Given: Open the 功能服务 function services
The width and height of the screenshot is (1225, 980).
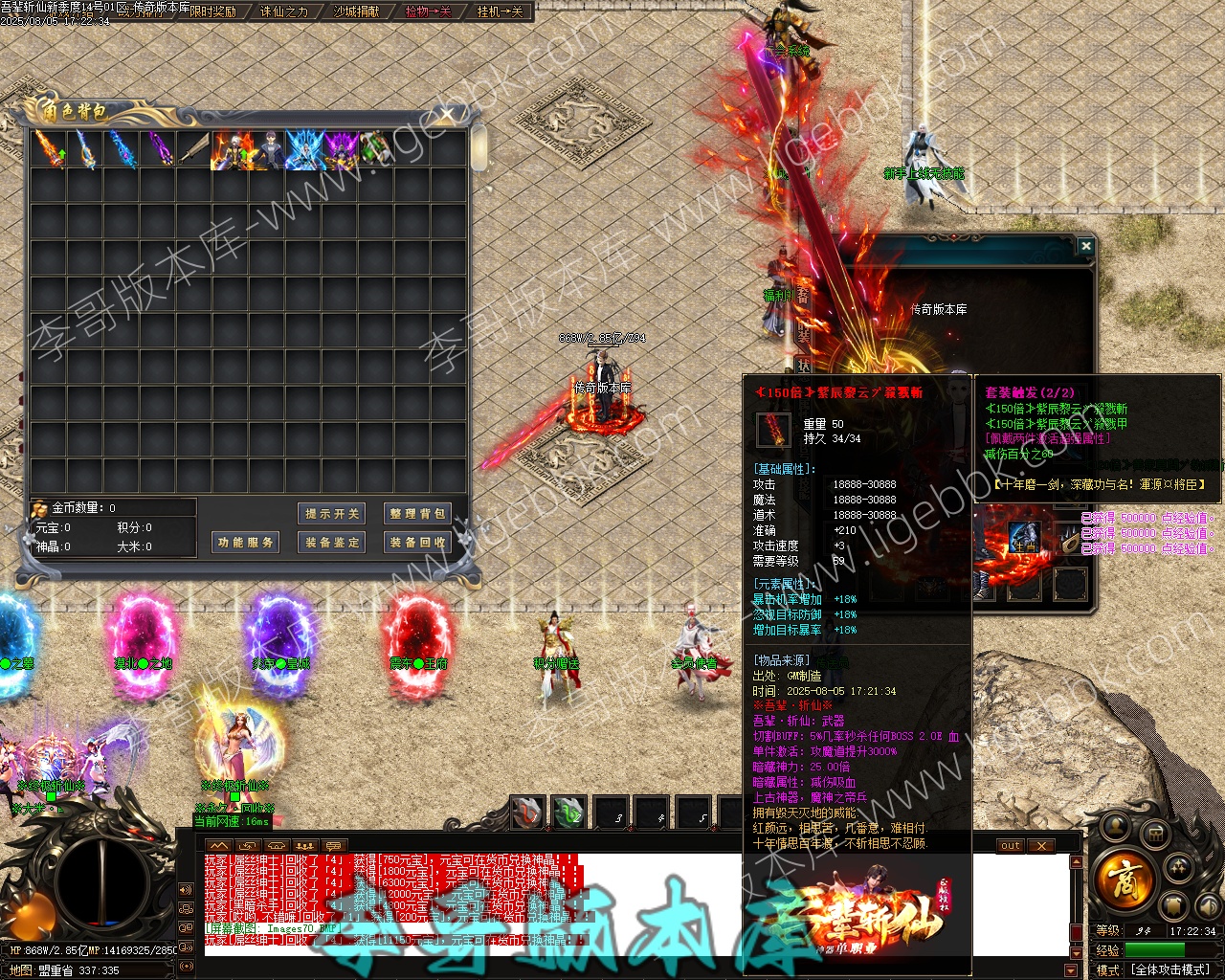Looking at the screenshot, I should [246, 543].
